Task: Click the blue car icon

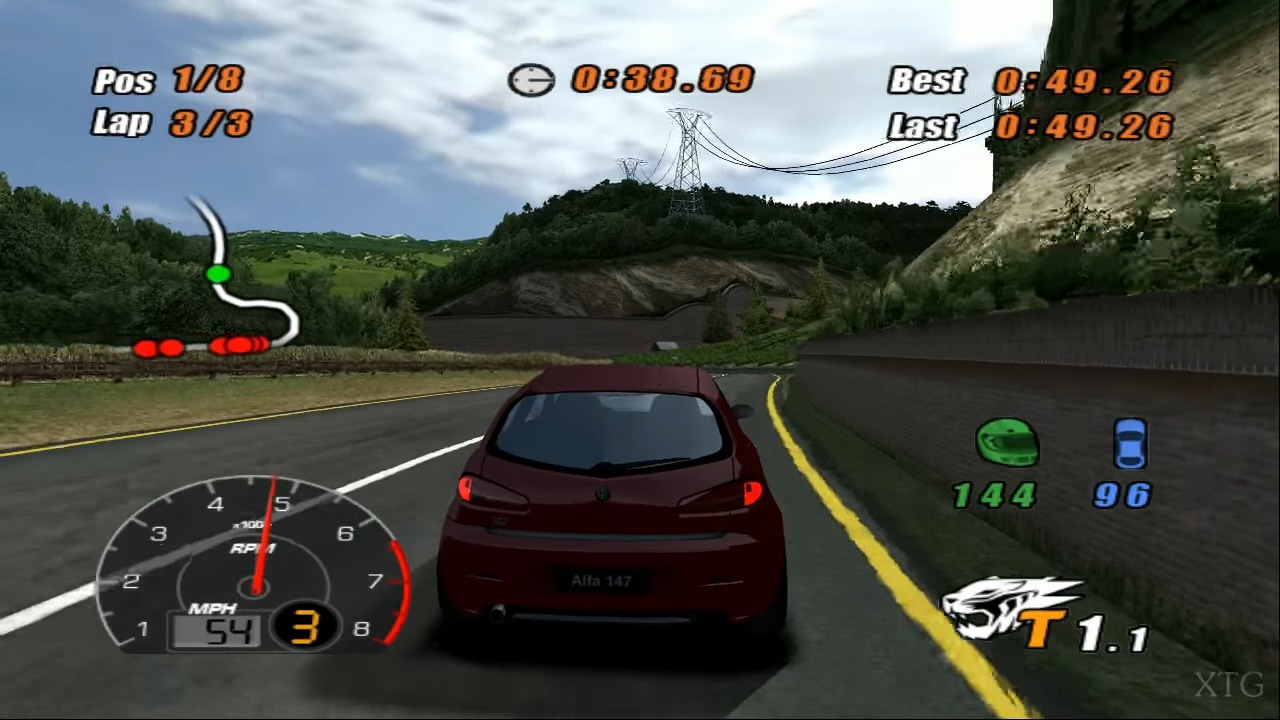Action: (1130, 444)
